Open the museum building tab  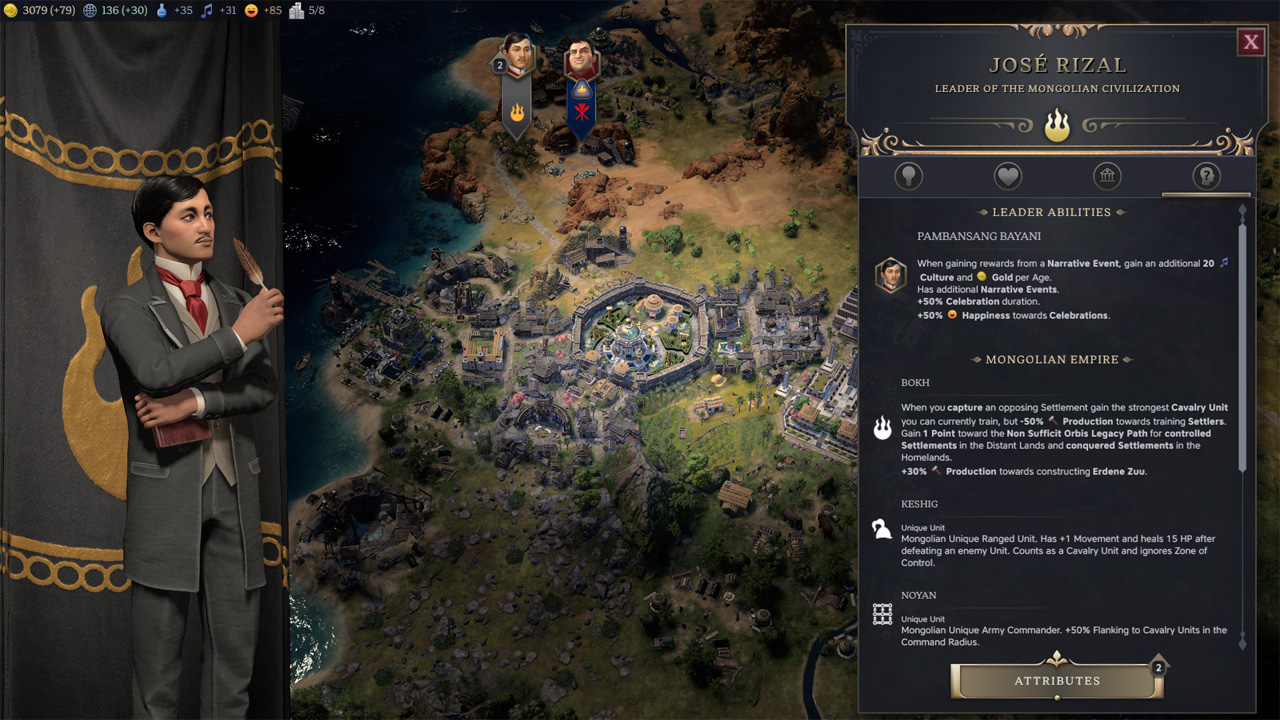tap(1107, 177)
